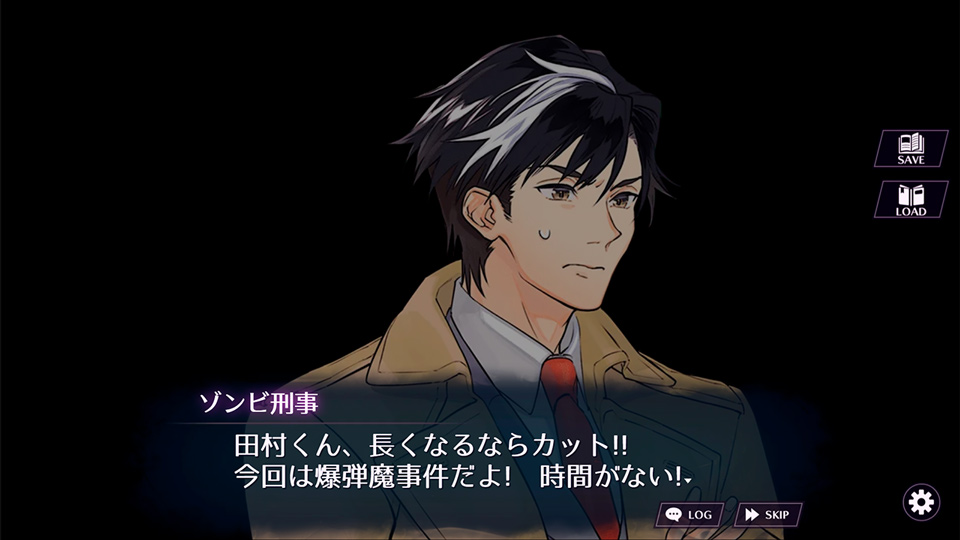This screenshot has height=540, width=960.
Task: Show the dialogue LOG
Action: [690, 515]
